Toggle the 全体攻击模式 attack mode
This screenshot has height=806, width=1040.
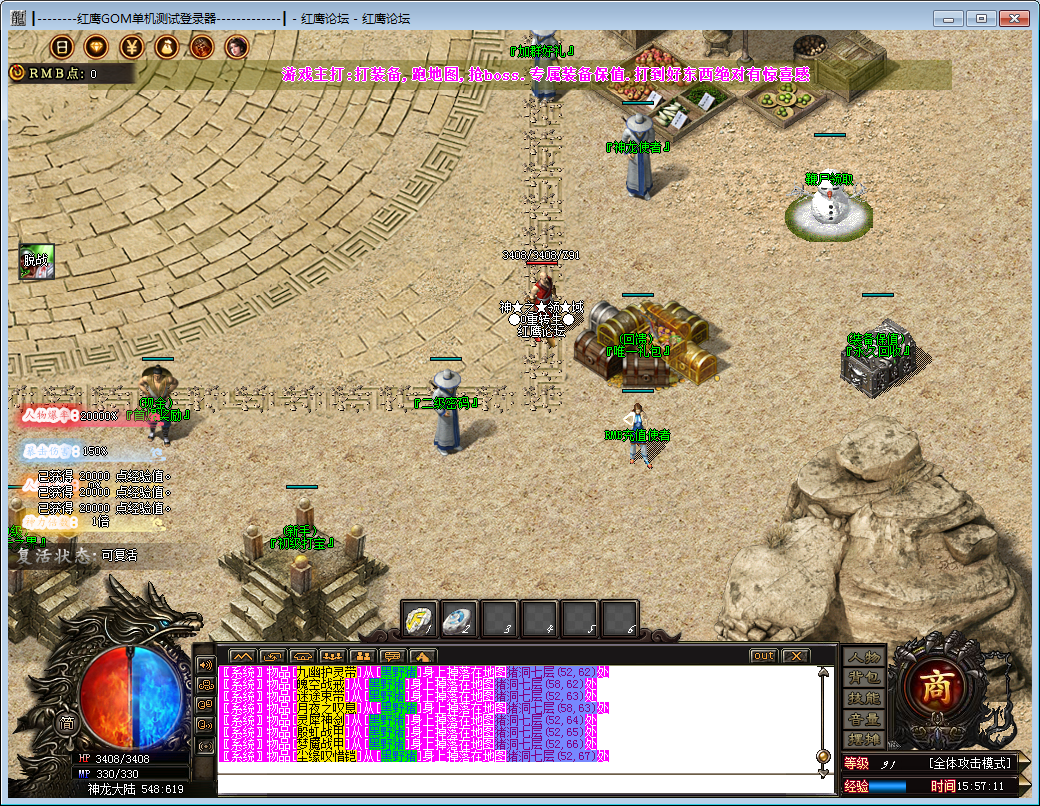[969, 763]
